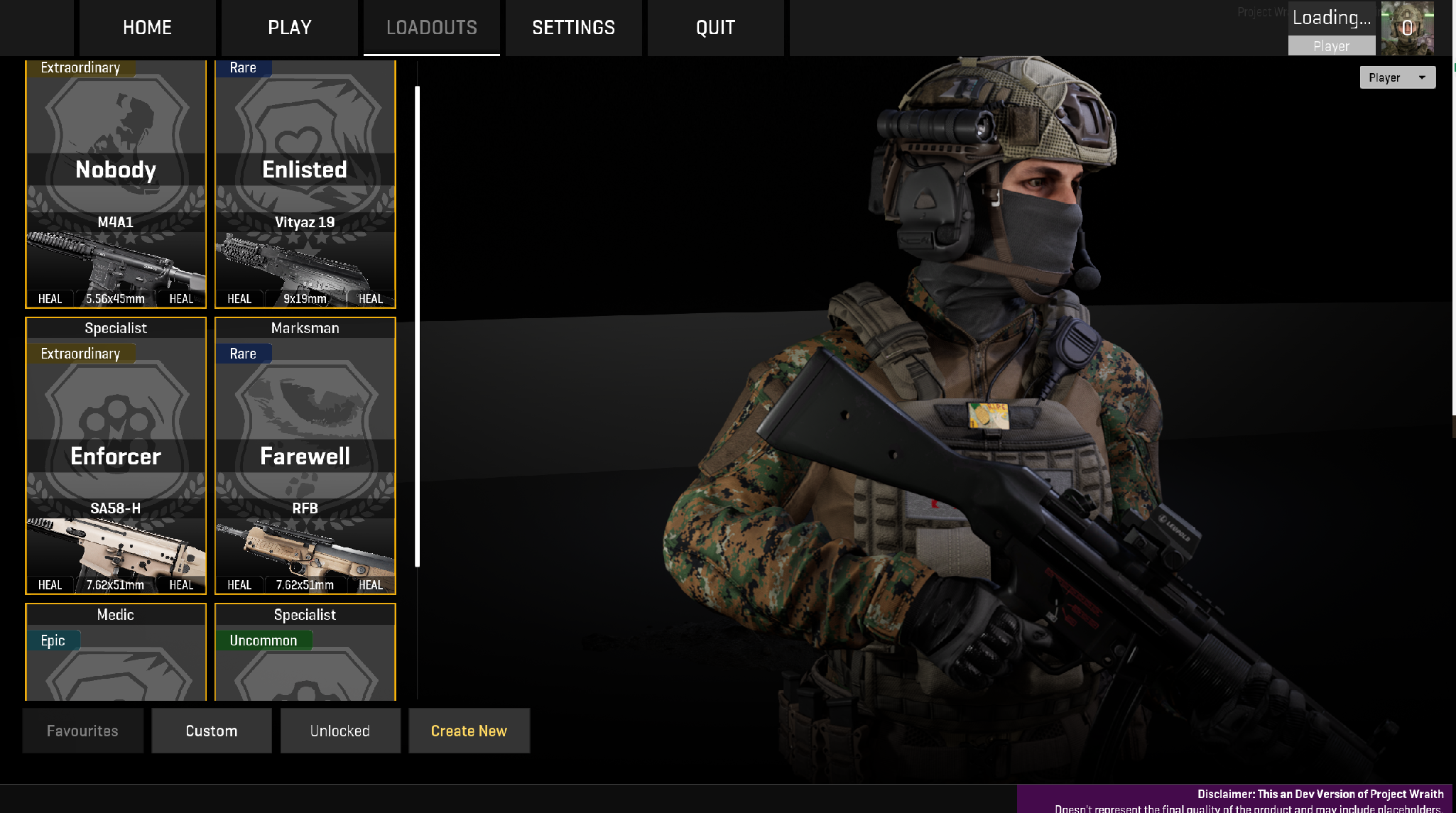The width and height of the screenshot is (1456, 813).
Task: Select the Uncommon Specialist loadout card
Action: tap(305, 652)
